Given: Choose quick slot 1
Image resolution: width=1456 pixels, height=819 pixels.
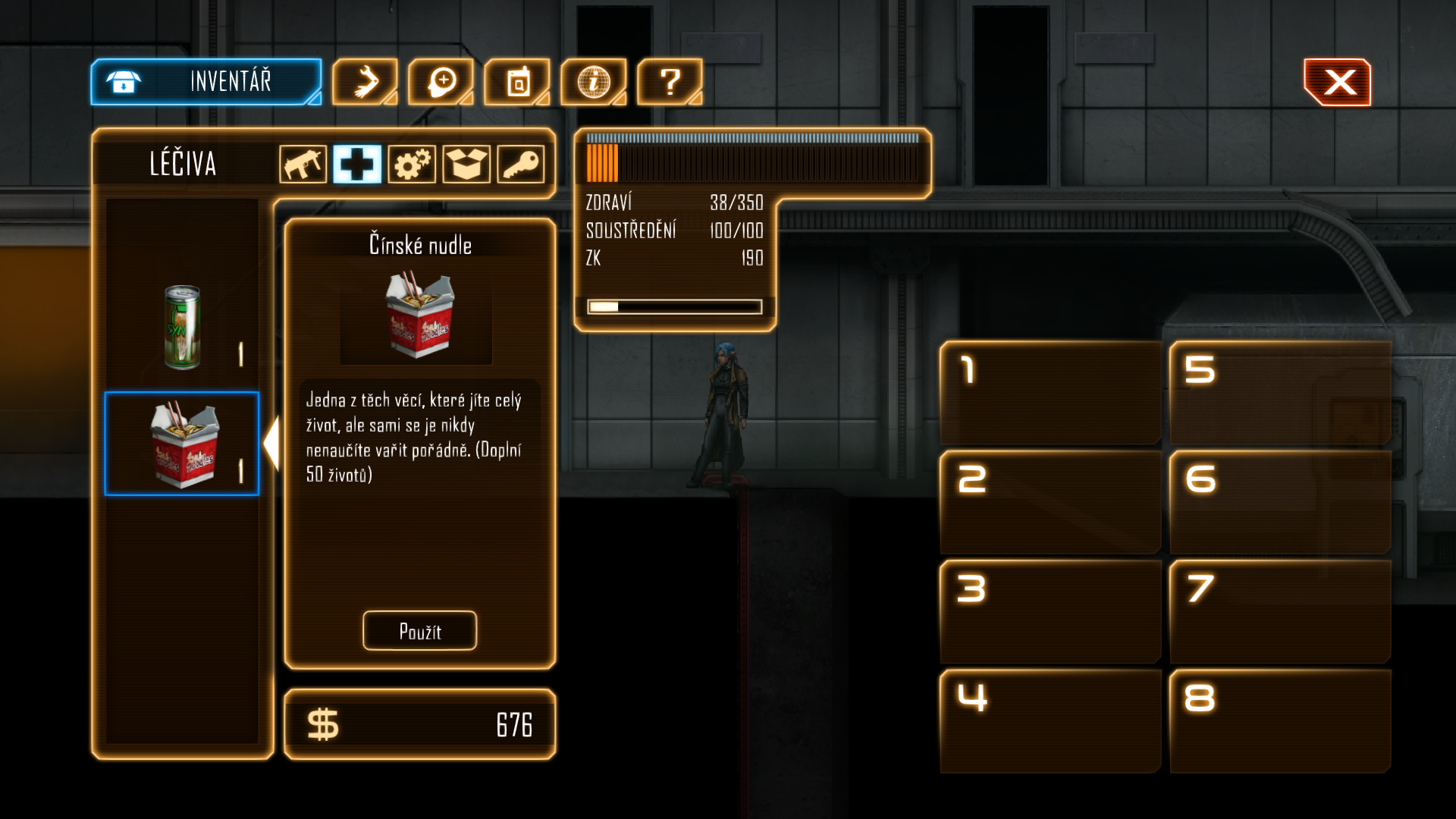Looking at the screenshot, I should coord(1050,393).
